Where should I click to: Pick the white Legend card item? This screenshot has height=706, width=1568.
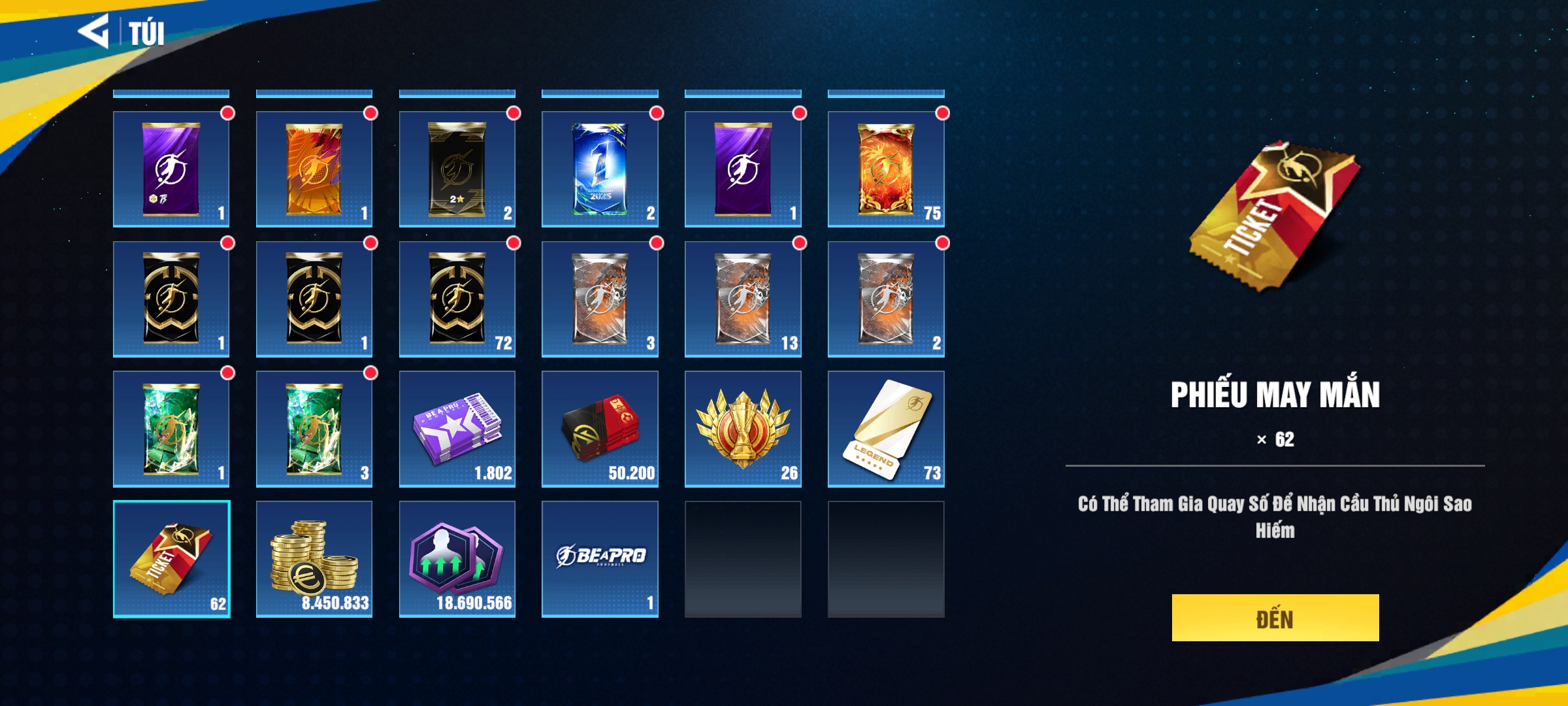click(x=886, y=429)
